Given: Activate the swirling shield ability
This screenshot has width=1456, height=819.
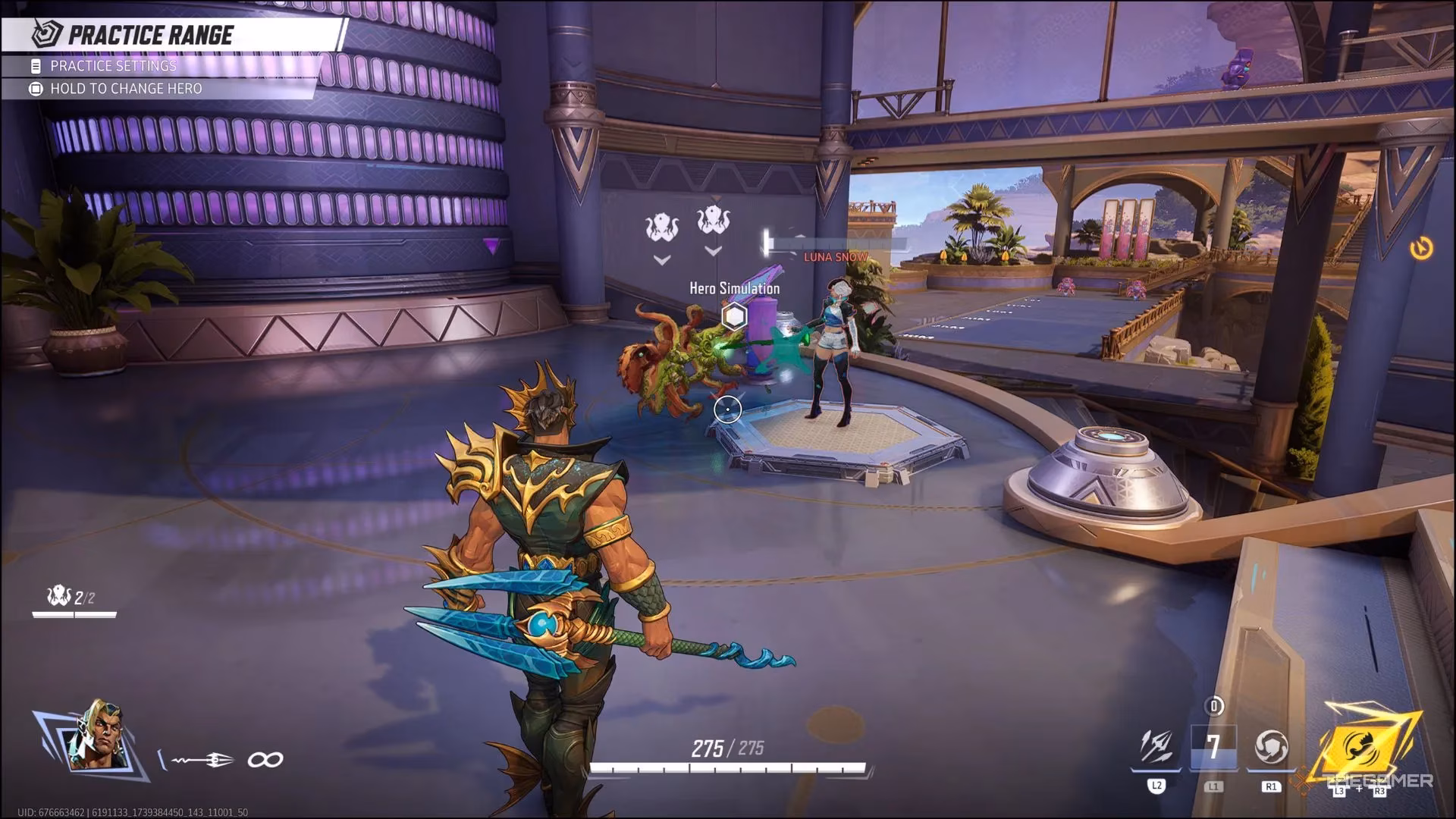Looking at the screenshot, I should click(x=1271, y=746).
